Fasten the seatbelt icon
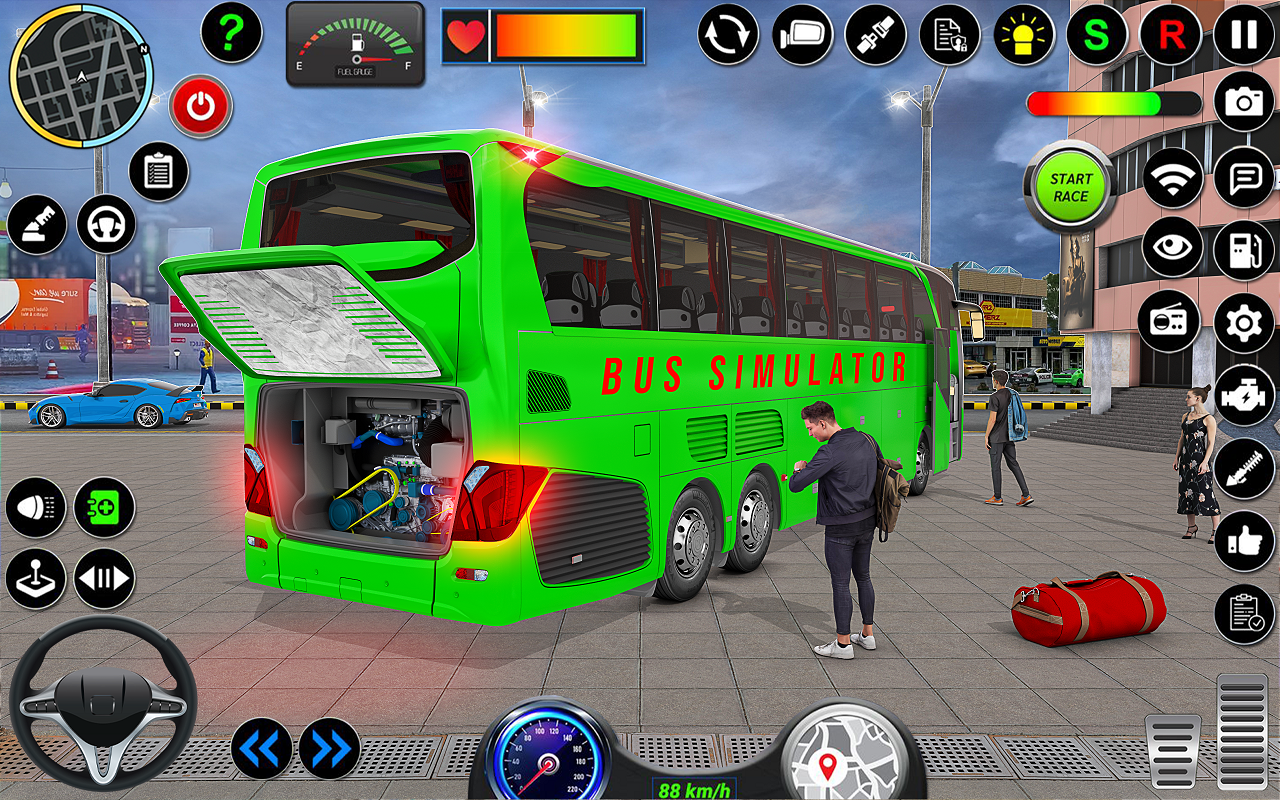 click(x=875, y=34)
